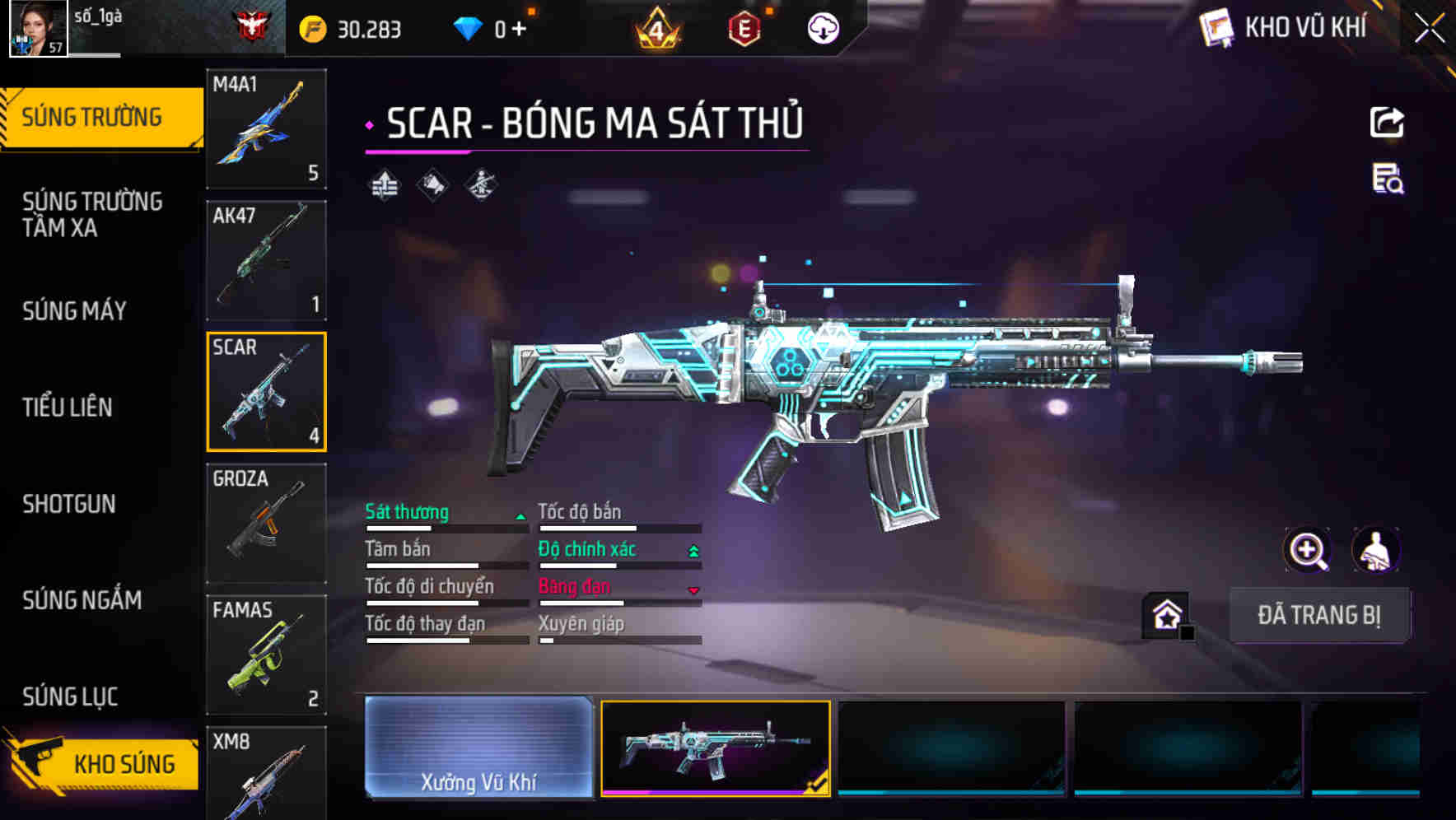Zoom in on the weapon with magnifier
Image resolution: width=1456 pixels, height=820 pixels.
point(1307,550)
